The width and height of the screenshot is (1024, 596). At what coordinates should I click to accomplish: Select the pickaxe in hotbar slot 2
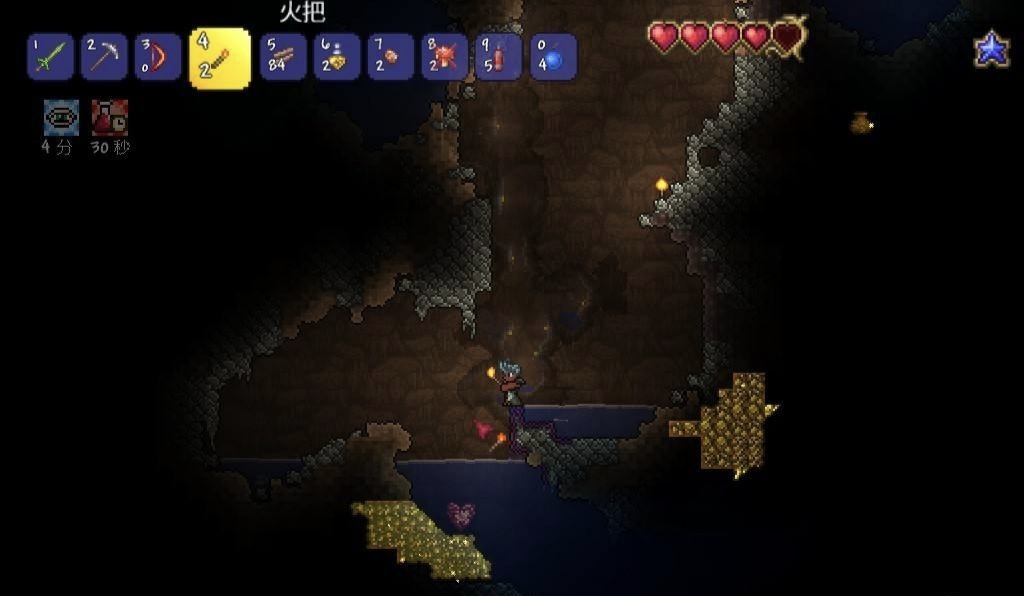pos(104,57)
